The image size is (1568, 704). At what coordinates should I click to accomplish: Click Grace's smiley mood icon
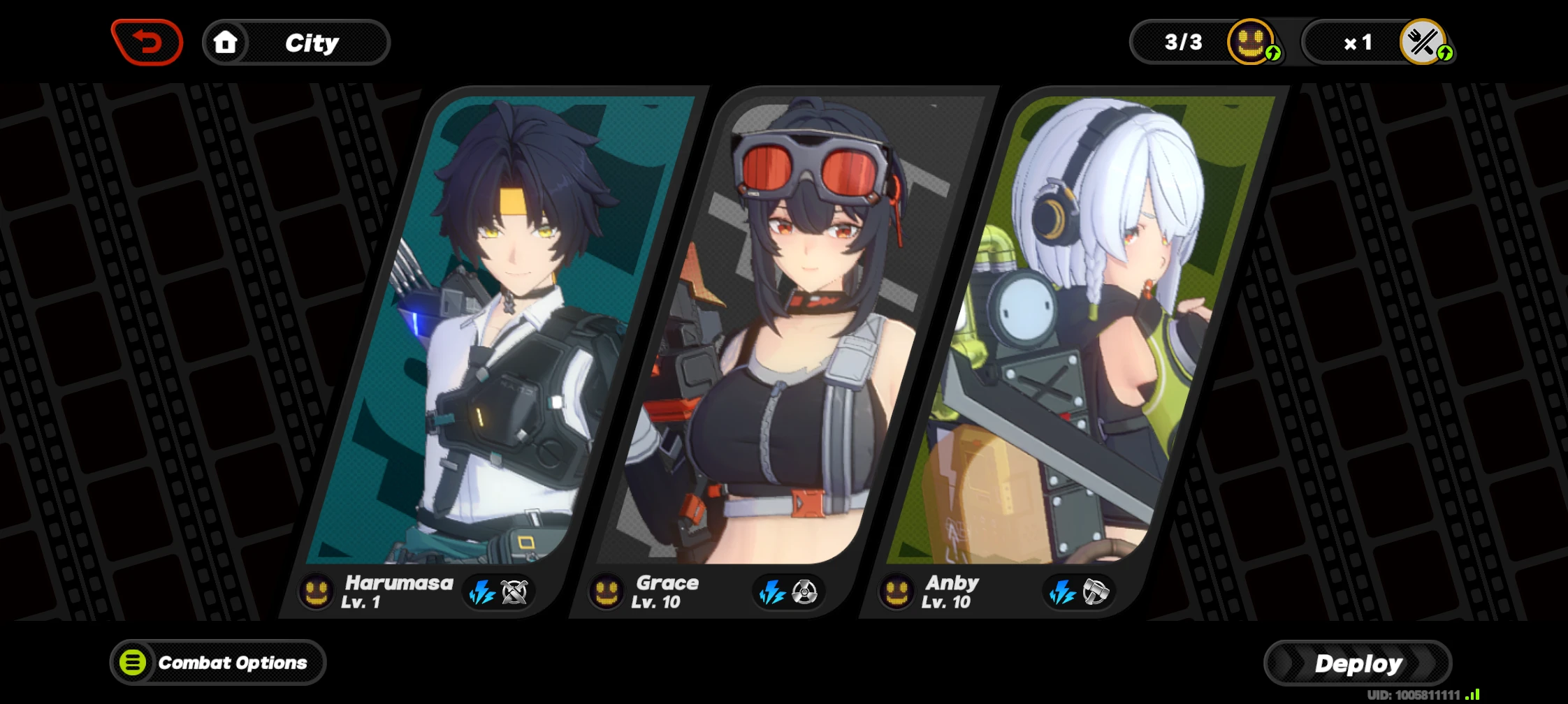coord(608,592)
